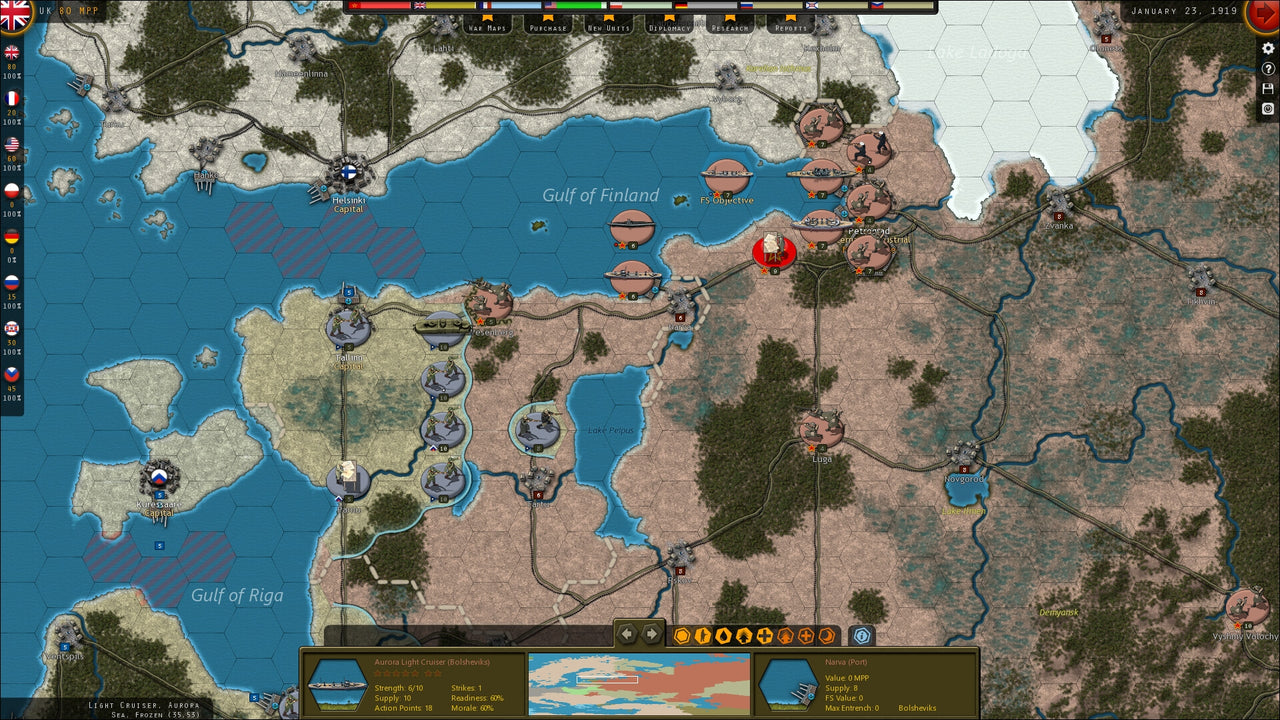The width and height of the screenshot is (1280, 720).
Task: Open the Diplomacy menu
Action: pyautogui.click(x=671, y=29)
